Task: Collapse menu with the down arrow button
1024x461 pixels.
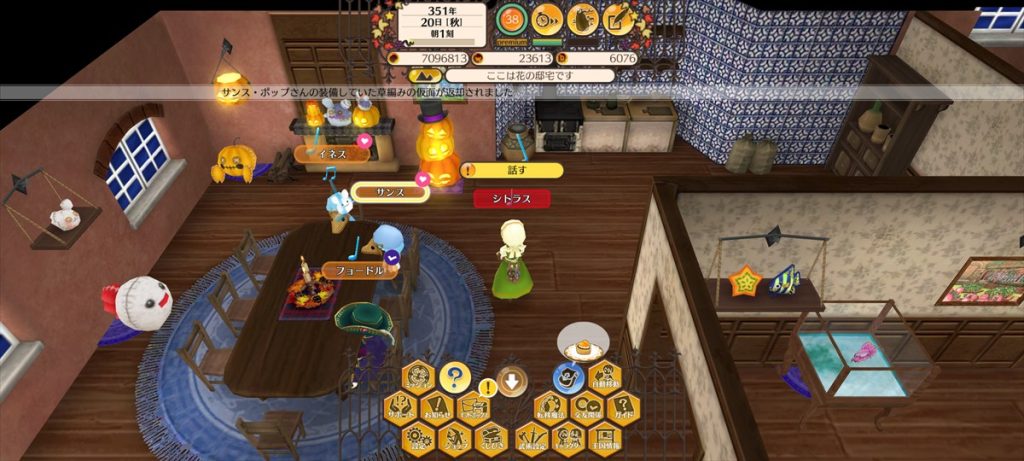Action: pos(513,381)
